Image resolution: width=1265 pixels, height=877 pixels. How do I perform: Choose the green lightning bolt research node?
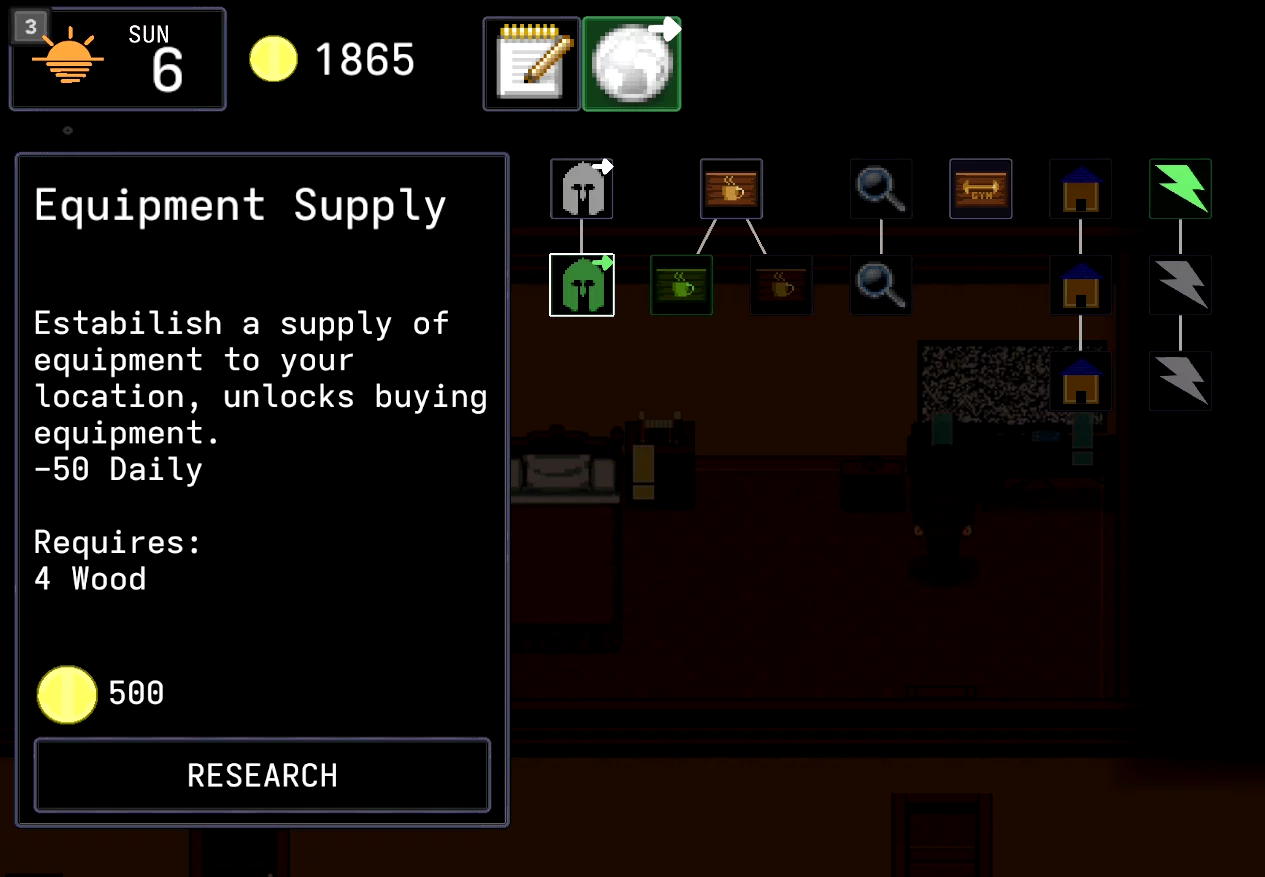coord(1180,189)
